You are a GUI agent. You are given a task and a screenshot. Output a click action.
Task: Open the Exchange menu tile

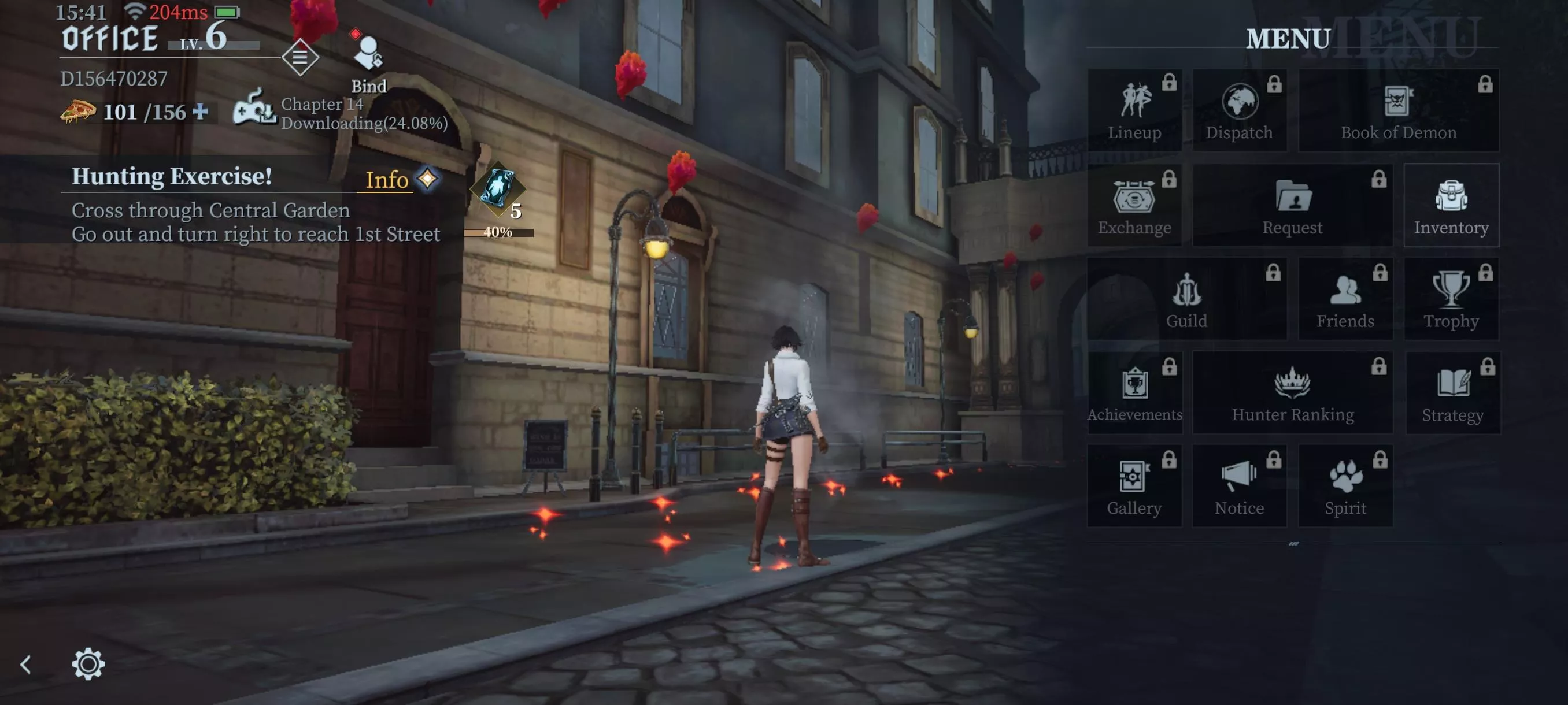coord(1134,206)
